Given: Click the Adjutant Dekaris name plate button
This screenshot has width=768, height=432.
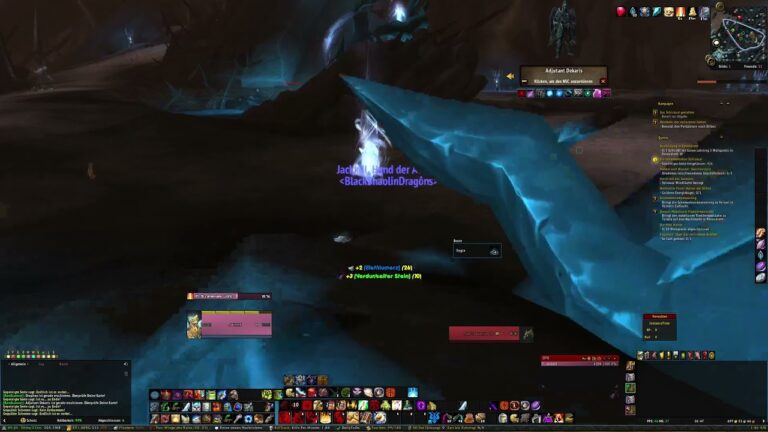Looking at the screenshot, I should click(562, 71).
